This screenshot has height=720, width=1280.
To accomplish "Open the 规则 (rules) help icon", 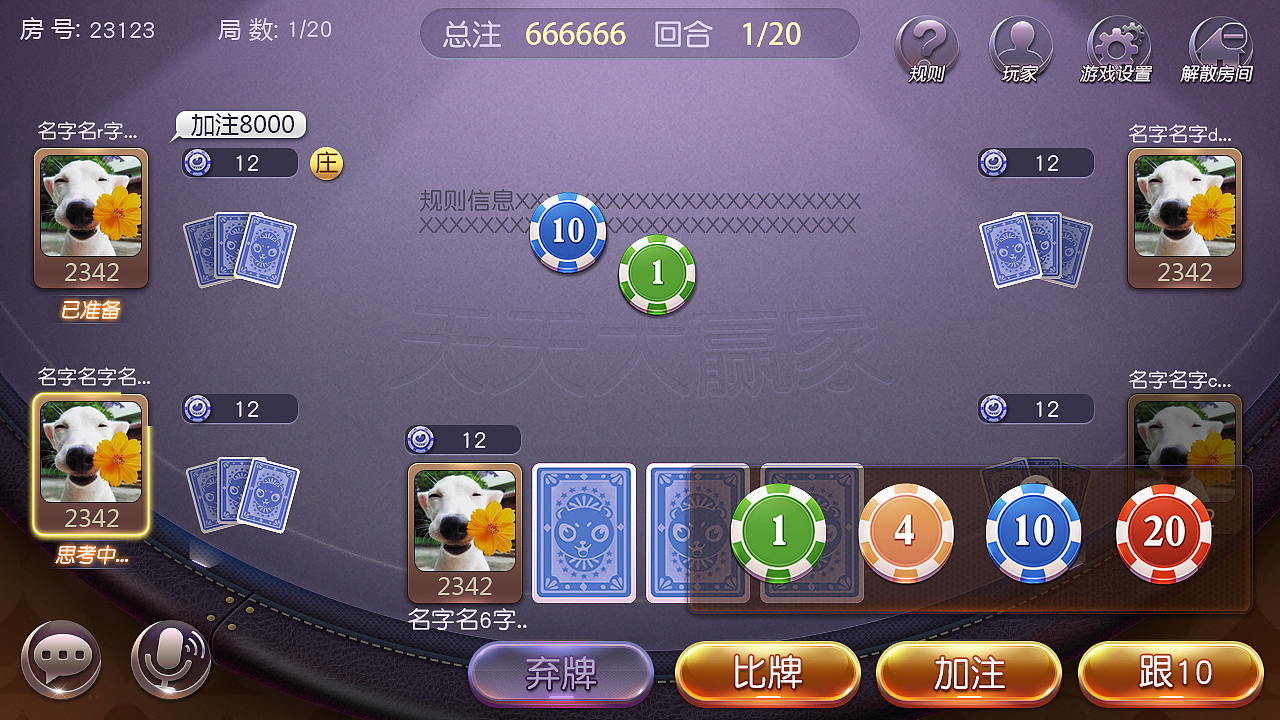I will [x=925, y=42].
